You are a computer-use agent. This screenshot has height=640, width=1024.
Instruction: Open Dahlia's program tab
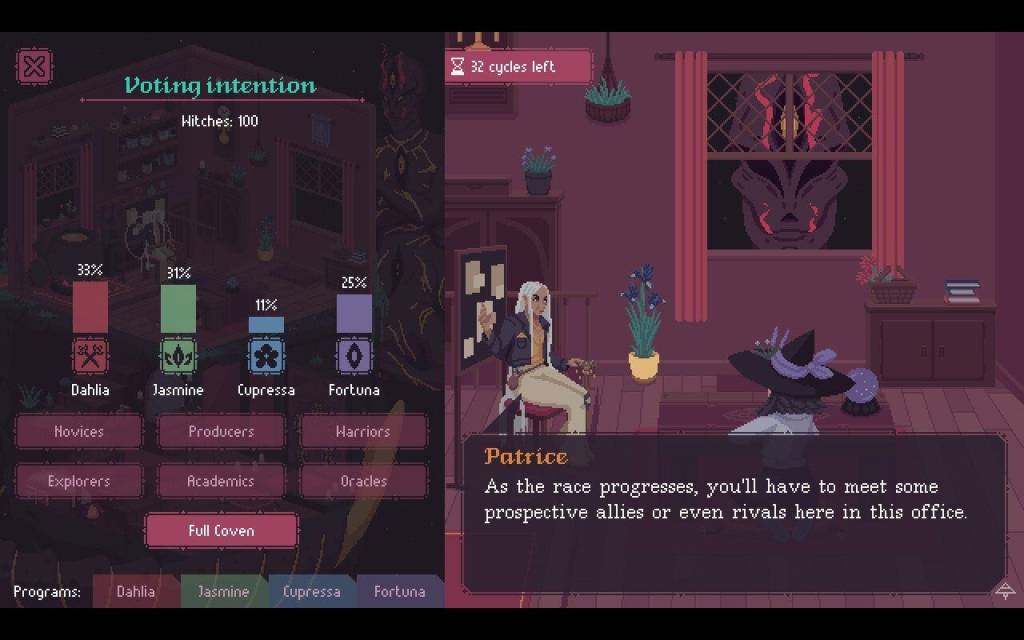click(136, 591)
